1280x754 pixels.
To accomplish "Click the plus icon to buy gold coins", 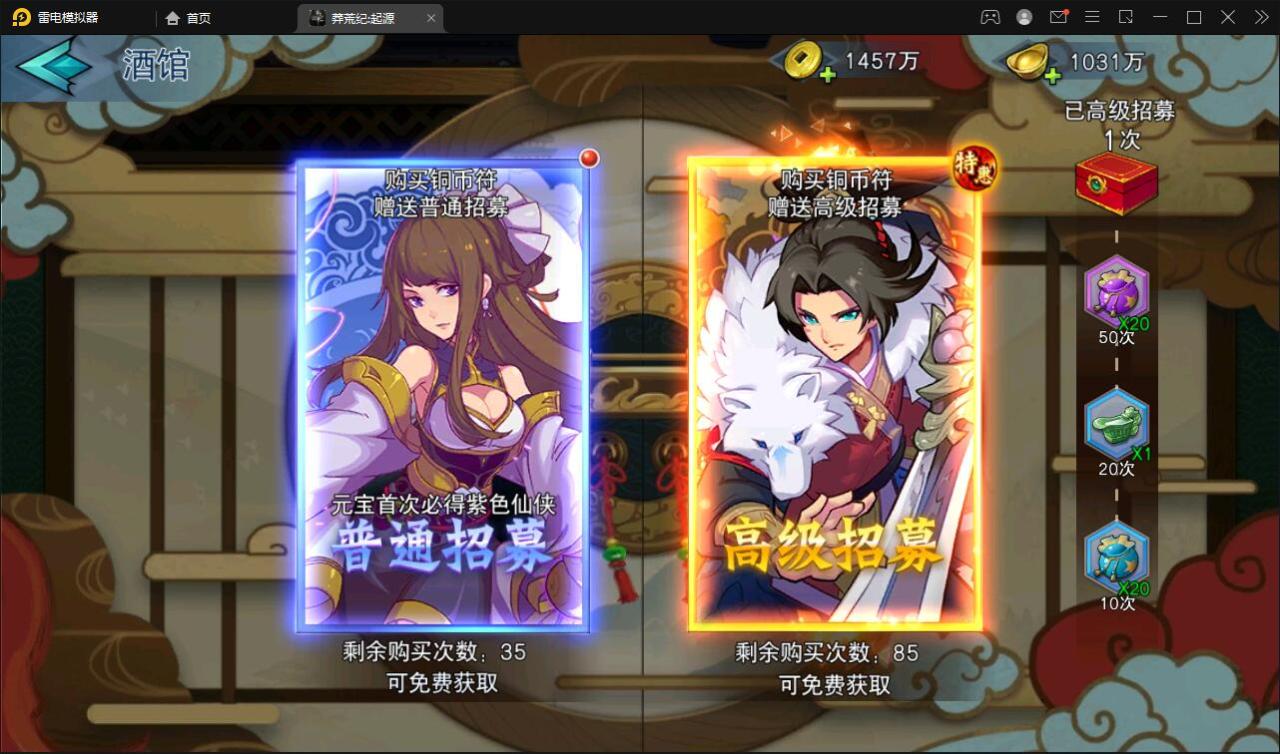I will point(829,74).
